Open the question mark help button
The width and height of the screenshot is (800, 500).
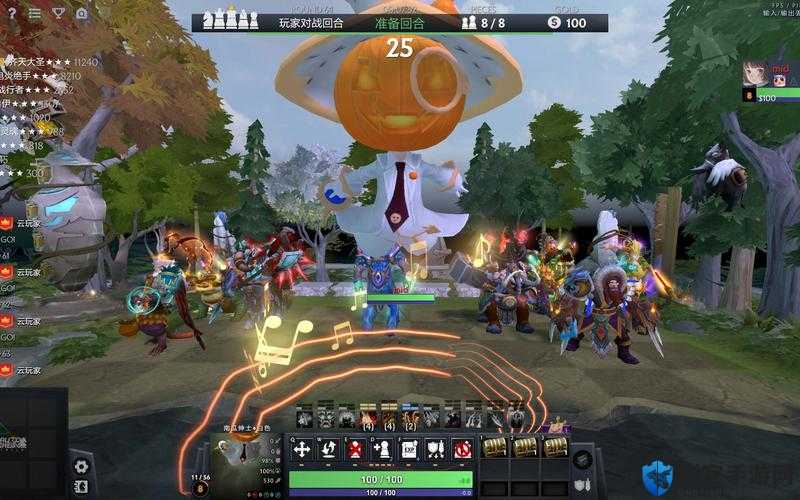click(11, 13)
